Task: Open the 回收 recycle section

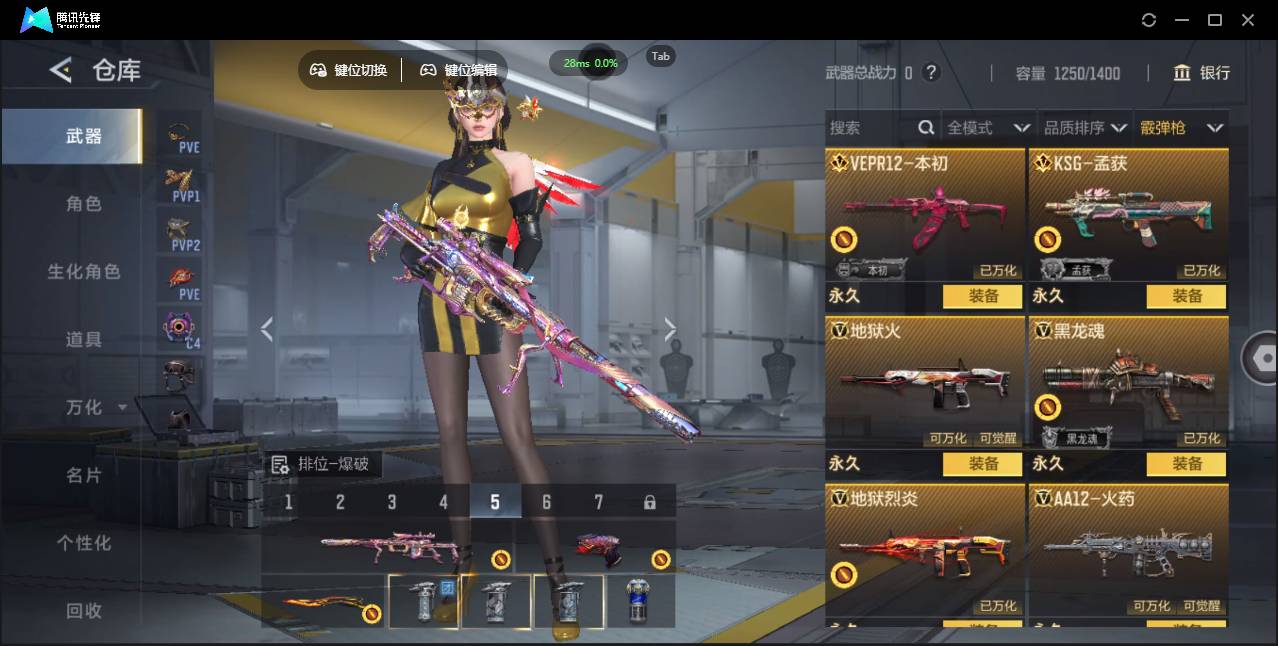Action: pos(84,610)
